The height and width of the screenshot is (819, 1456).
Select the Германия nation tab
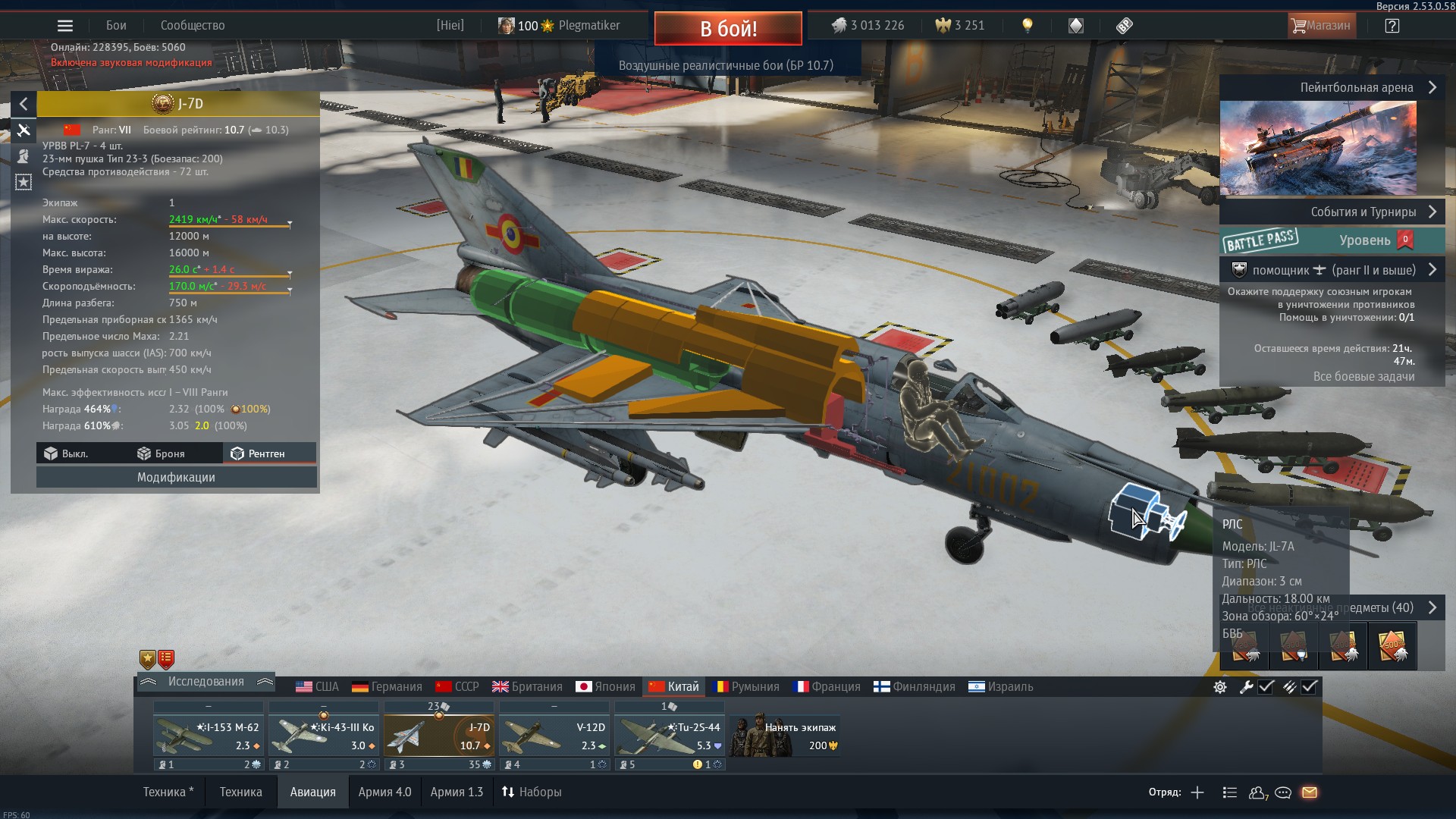(387, 686)
